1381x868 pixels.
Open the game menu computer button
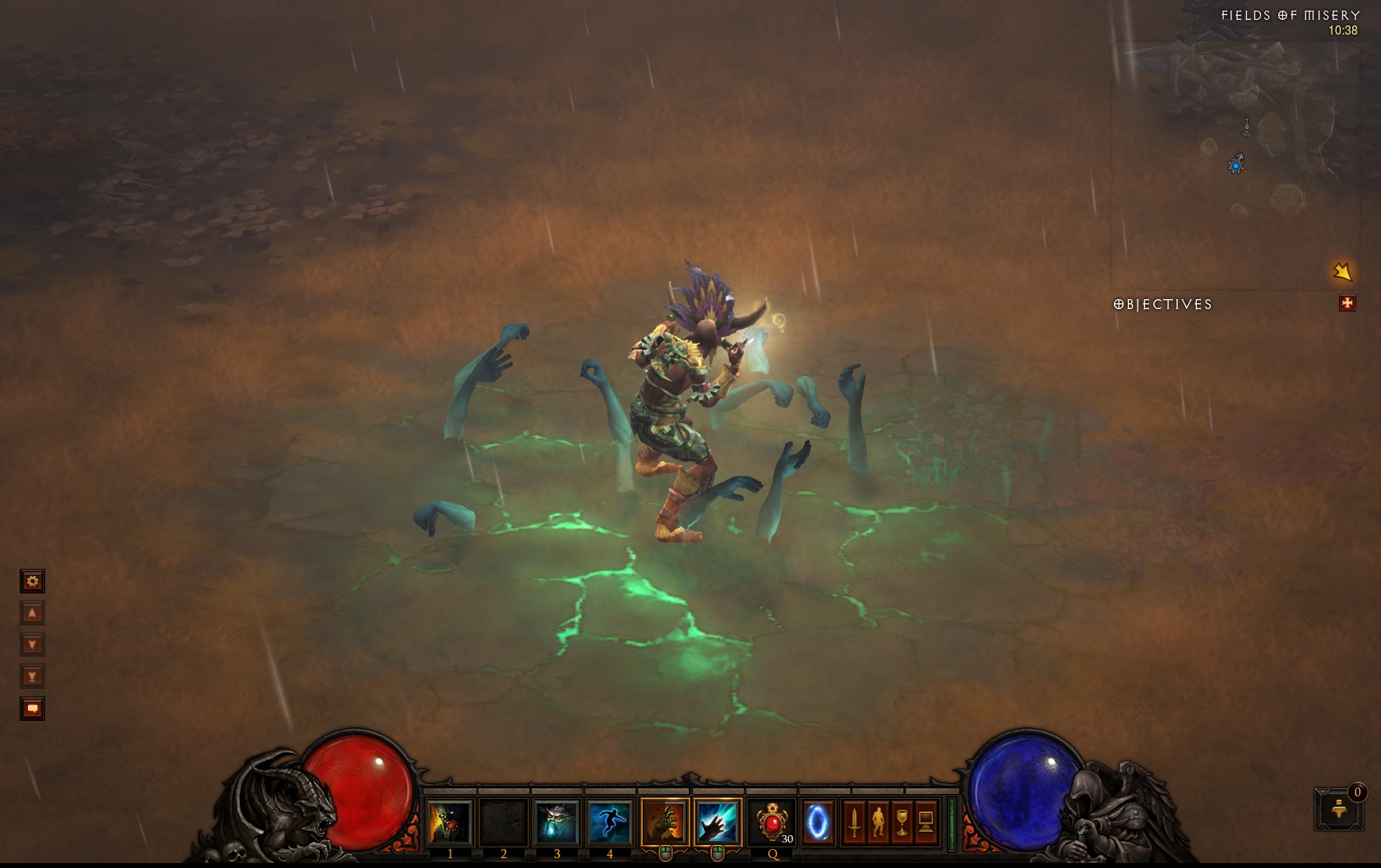point(926,822)
